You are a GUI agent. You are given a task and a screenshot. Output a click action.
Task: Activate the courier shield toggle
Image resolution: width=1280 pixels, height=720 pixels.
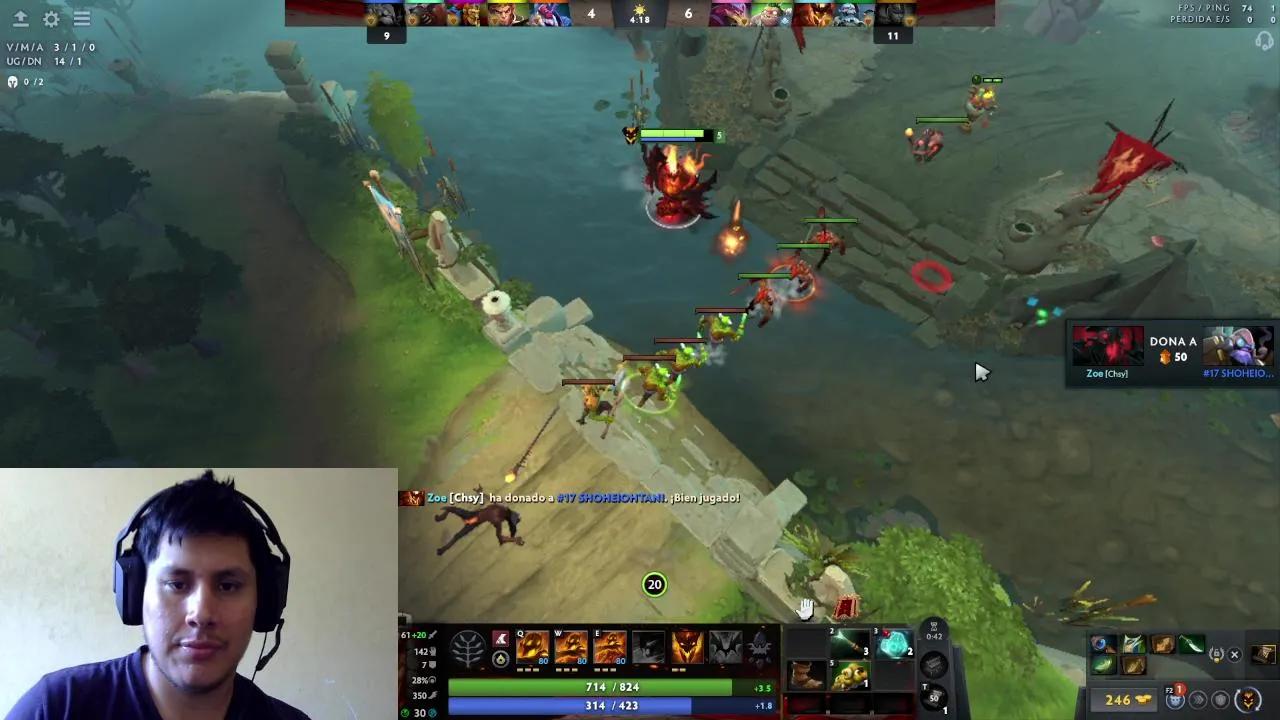(1220, 701)
